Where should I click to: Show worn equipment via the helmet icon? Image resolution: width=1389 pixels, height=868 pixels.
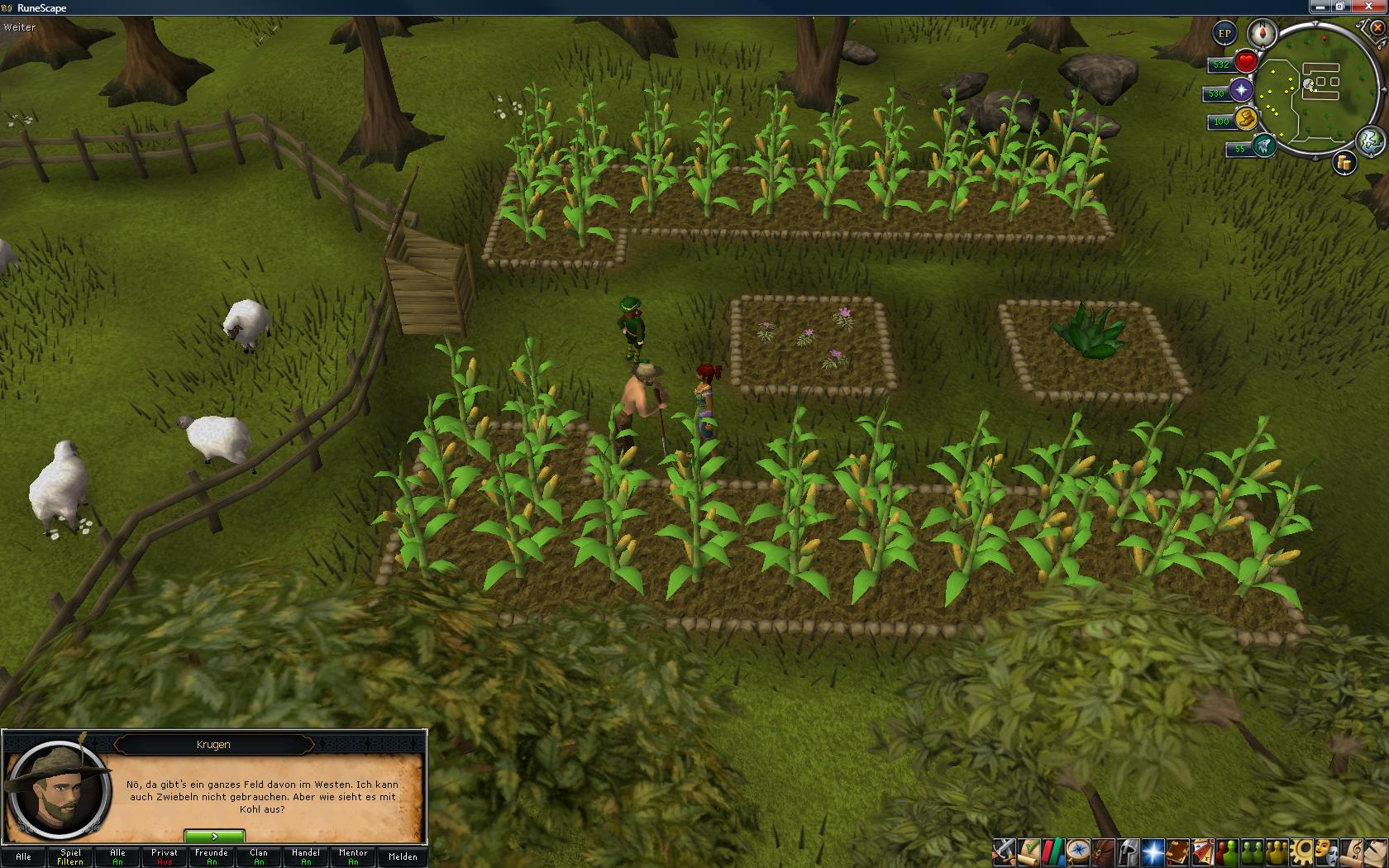tap(1128, 851)
